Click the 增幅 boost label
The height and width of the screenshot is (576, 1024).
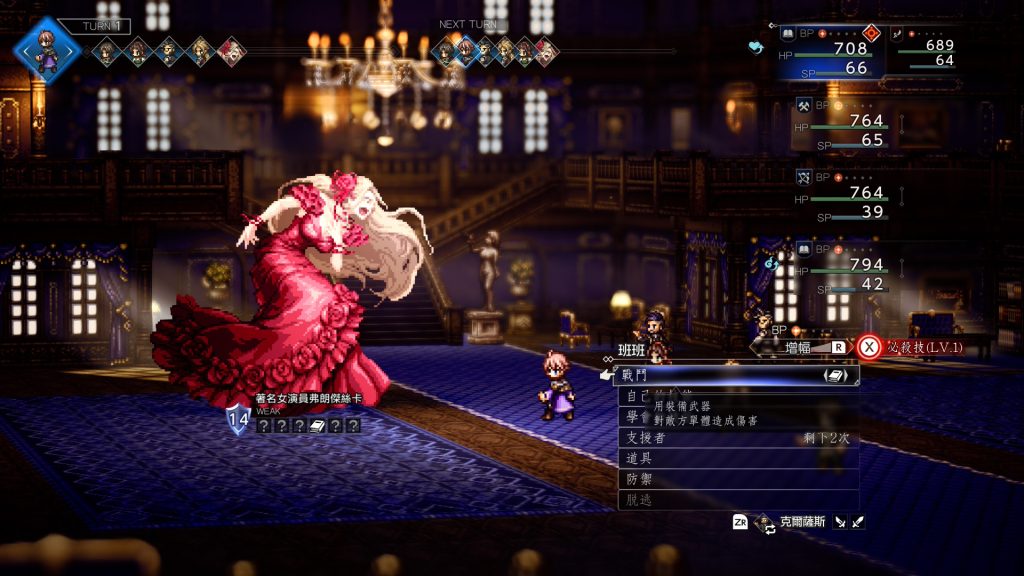pos(798,347)
